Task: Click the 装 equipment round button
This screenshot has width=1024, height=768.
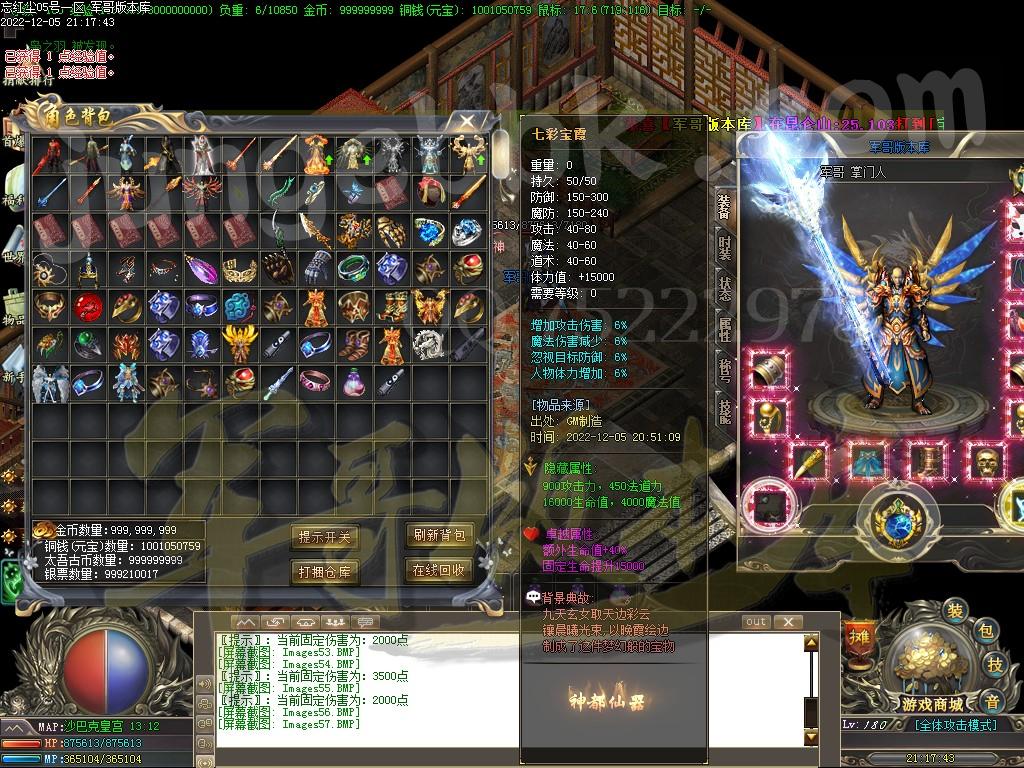Action: coord(955,611)
